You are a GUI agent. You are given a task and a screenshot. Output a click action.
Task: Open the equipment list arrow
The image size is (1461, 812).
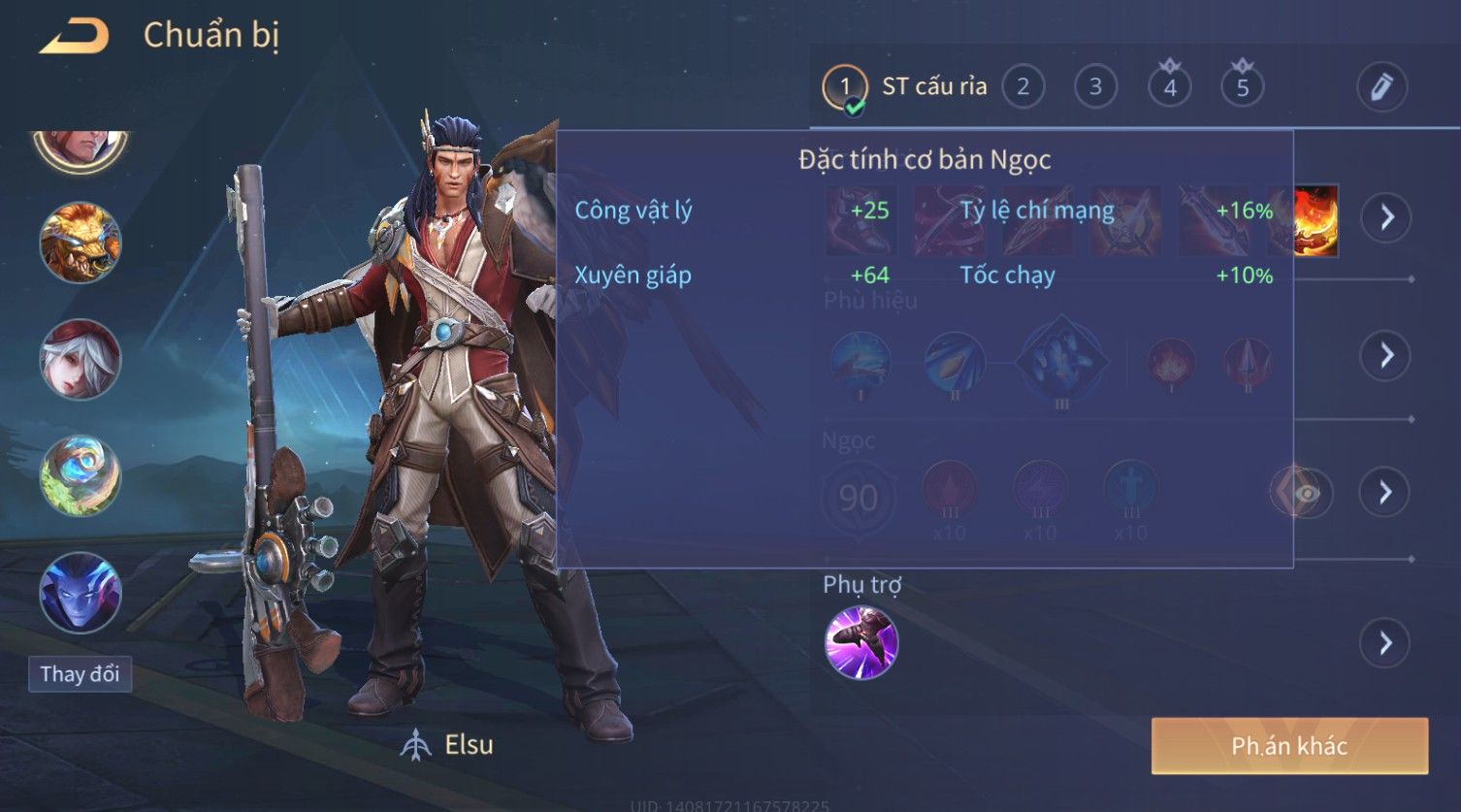[x=1385, y=217]
